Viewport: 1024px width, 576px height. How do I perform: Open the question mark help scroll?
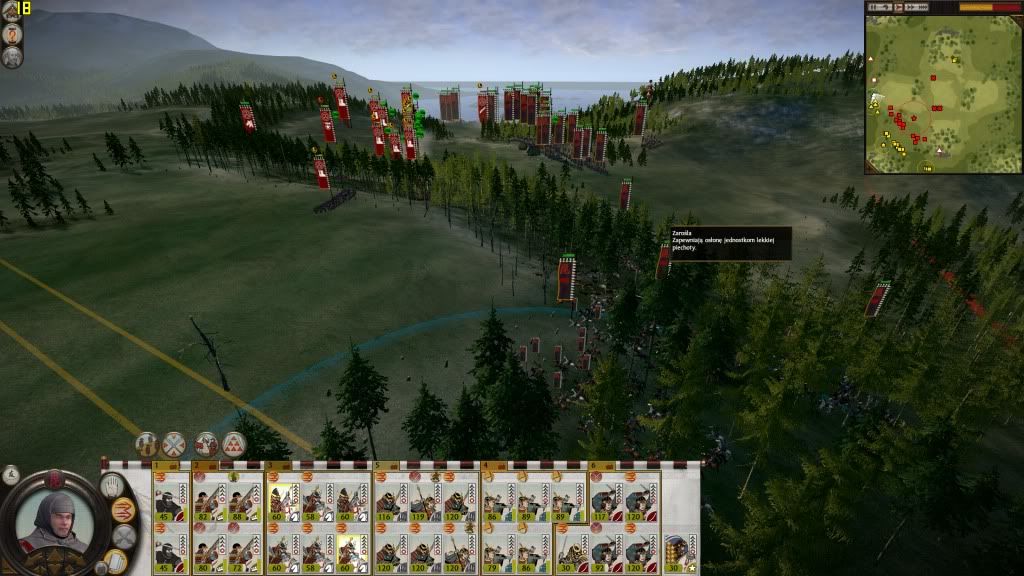point(11,33)
